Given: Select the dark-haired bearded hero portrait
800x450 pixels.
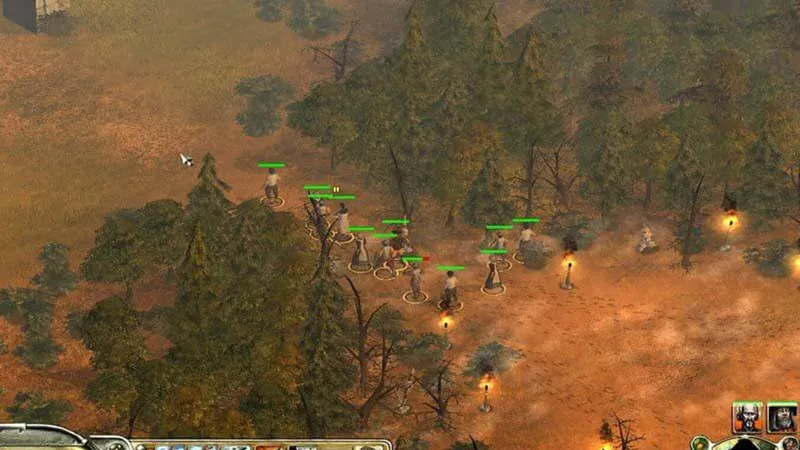Looking at the screenshot, I should click(x=782, y=417).
